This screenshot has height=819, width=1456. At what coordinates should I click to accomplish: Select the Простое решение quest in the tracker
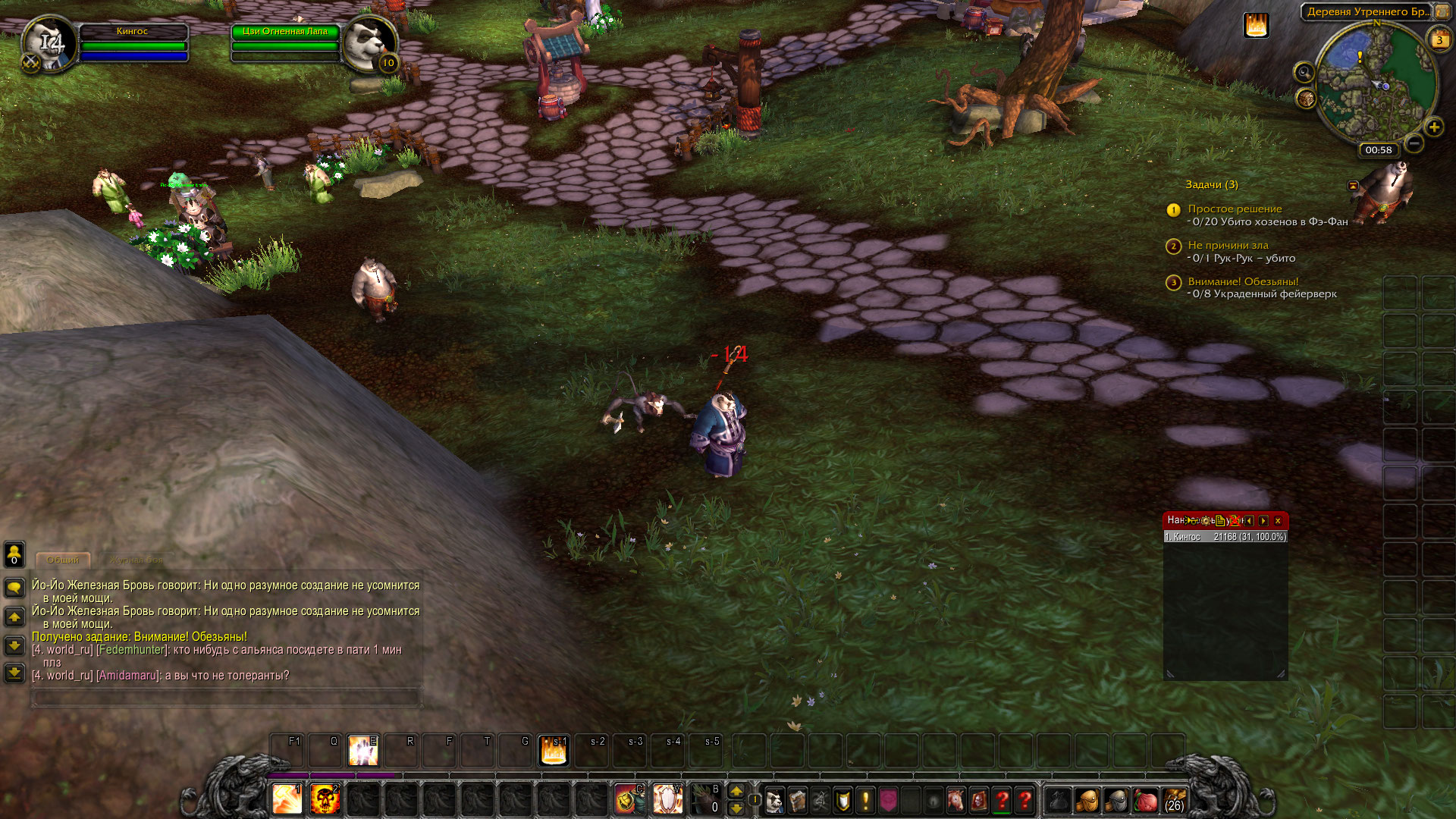coord(1235,209)
